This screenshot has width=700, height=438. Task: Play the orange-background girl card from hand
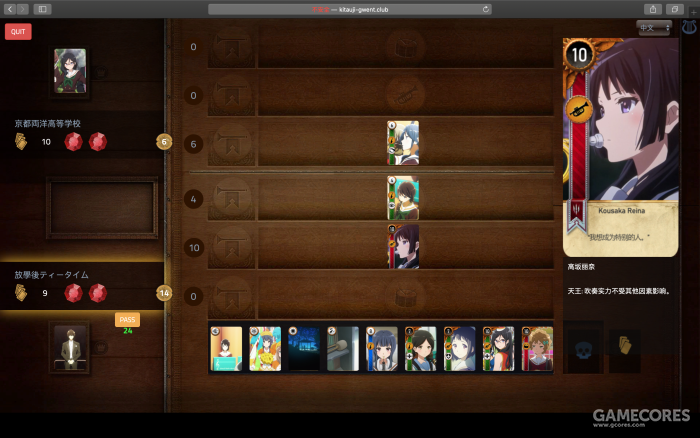226,348
